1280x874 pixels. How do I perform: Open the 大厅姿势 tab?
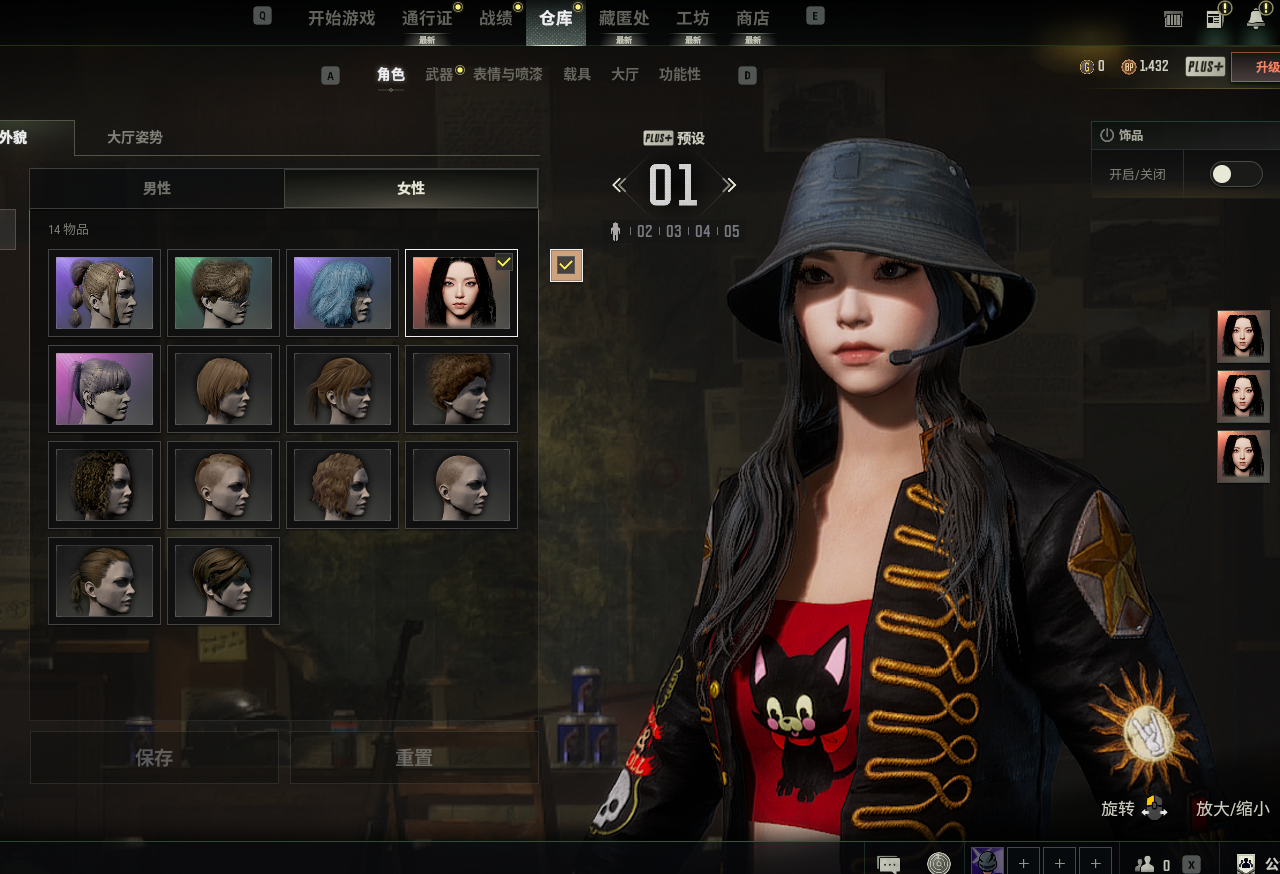pyautogui.click(x=135, y=138)
